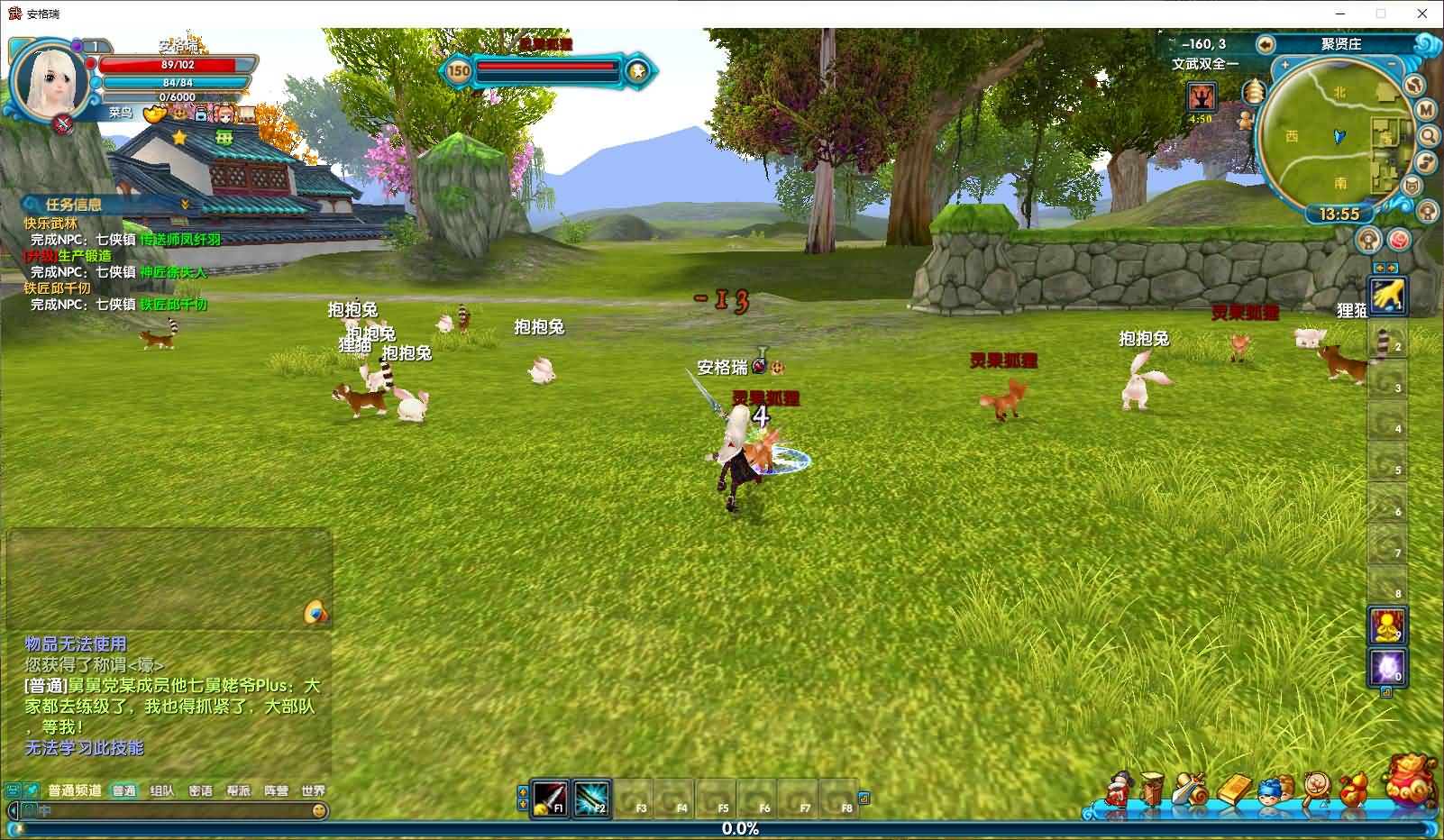Open the emoji picker in chat input

[x=318, y=811]
